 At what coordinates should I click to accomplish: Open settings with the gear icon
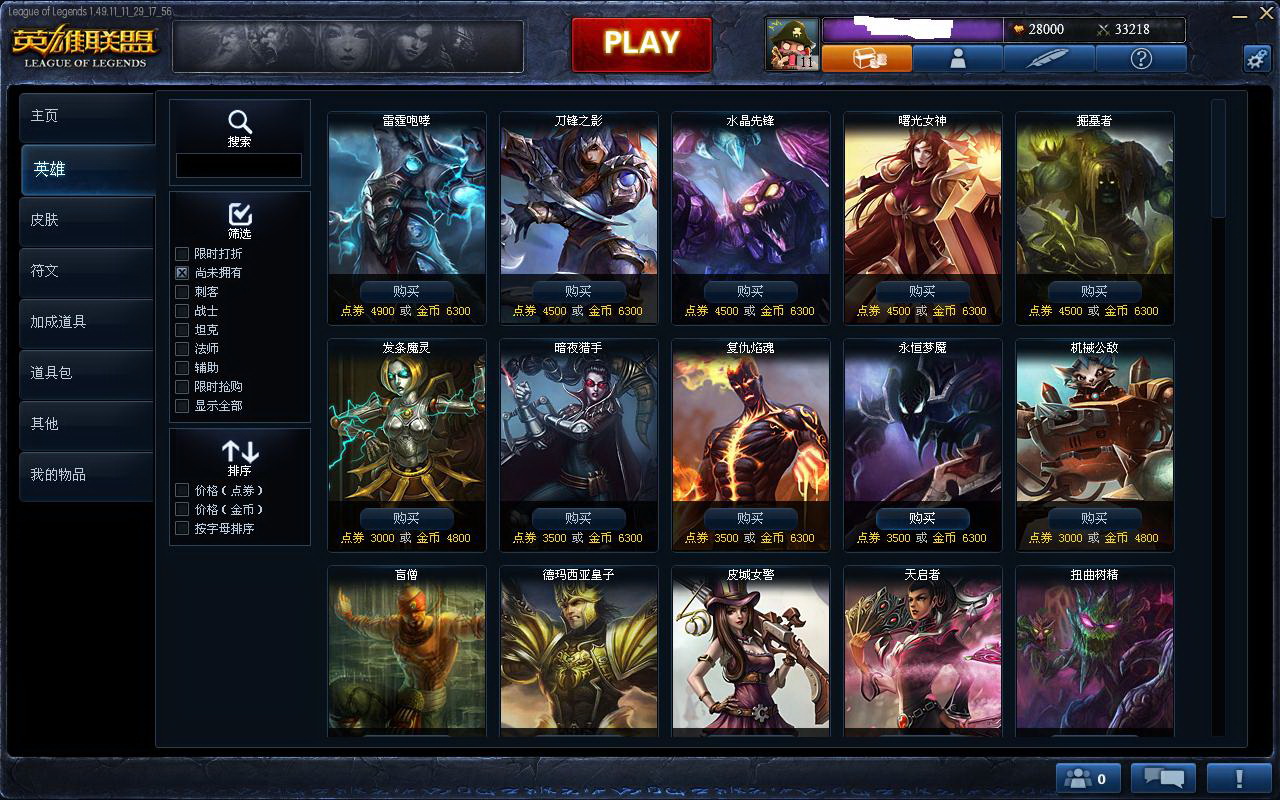click(1258, 58)
